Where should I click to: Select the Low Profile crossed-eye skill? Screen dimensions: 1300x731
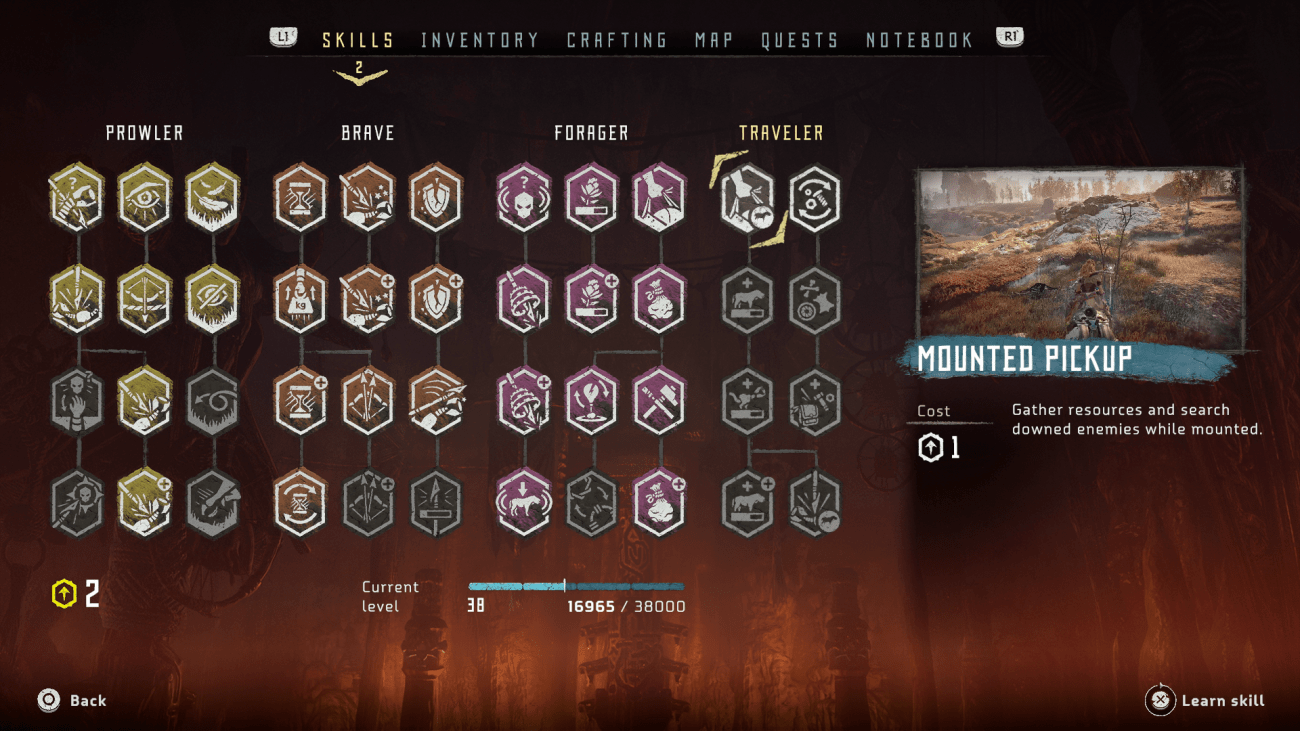pyautogui.click(x=213, y=297)
